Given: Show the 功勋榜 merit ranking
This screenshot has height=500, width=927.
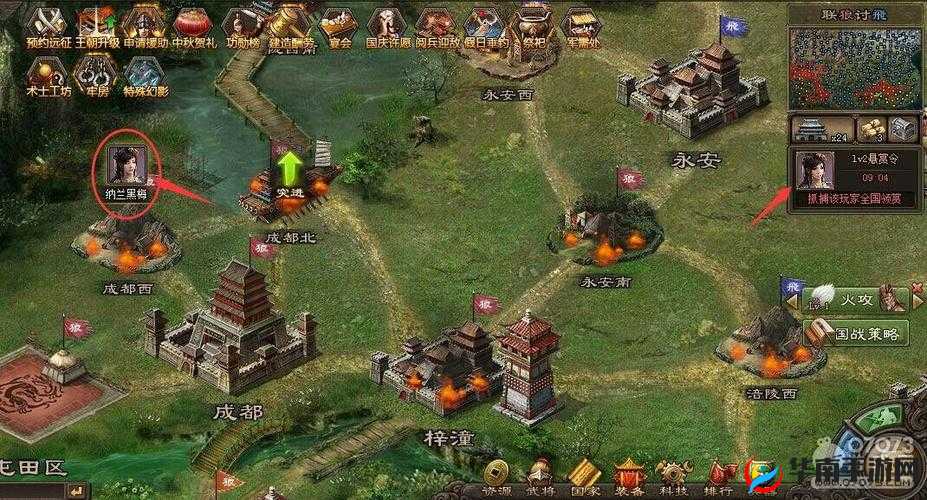Looking at the screenshot, I should [x=241, y=24].
